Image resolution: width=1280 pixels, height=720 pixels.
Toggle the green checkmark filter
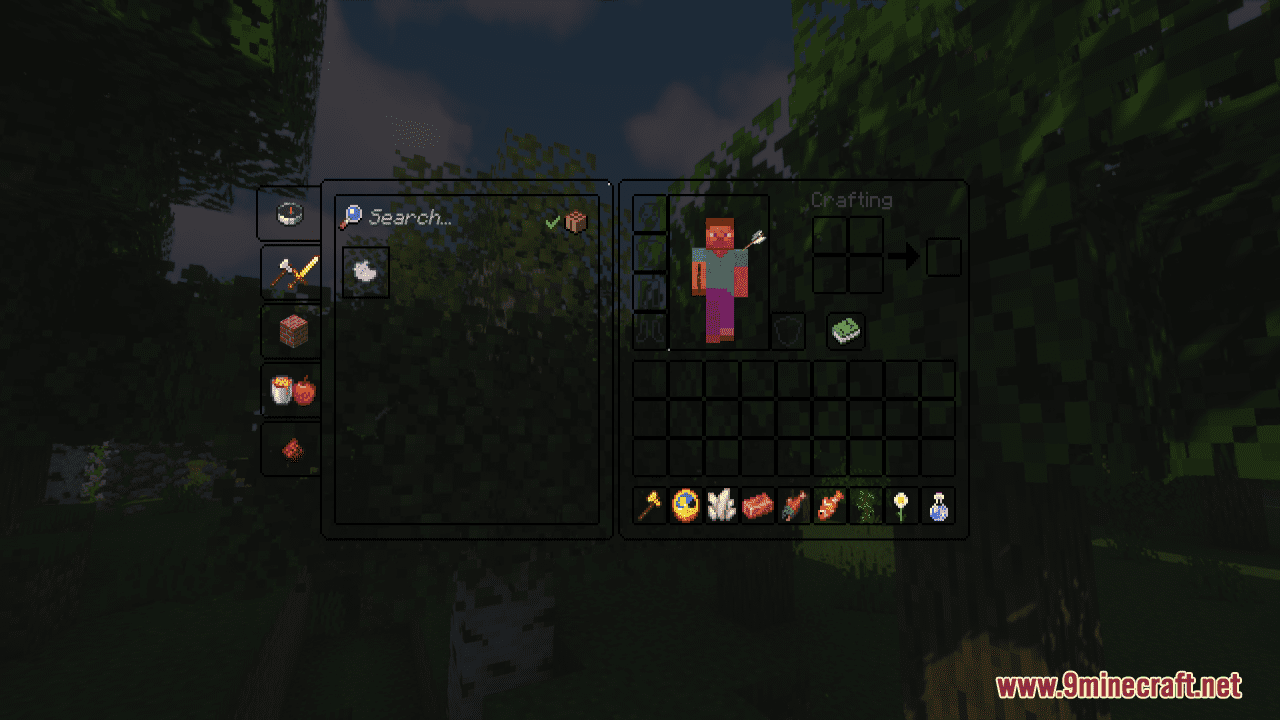551,221
